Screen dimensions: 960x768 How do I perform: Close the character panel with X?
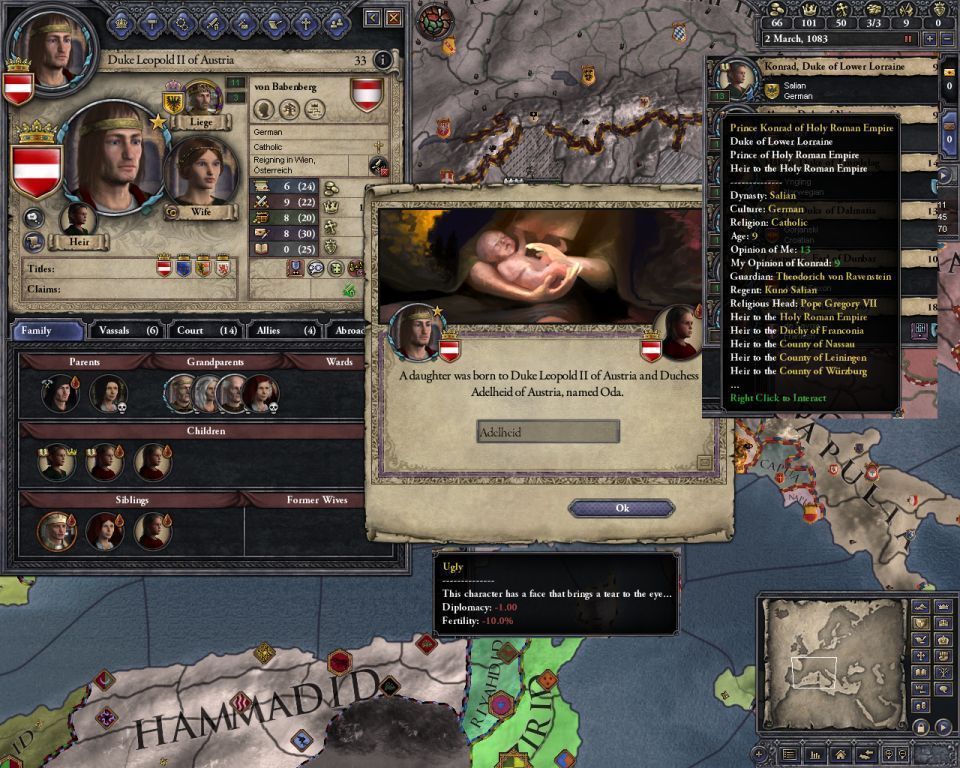coord(395,18)
